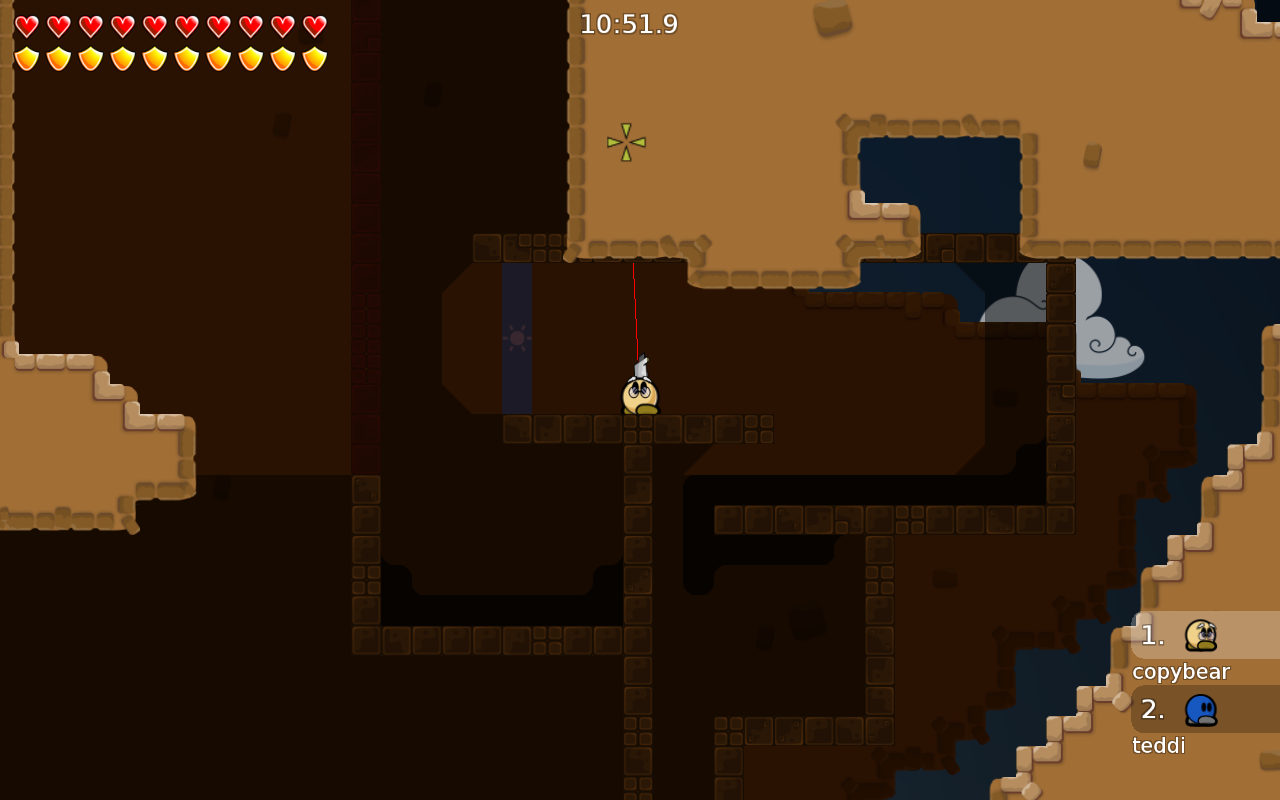Image resolution: width=1280 pixels, height=800 pixels.
Task: Click the last armor shield icon
Action: (315, 56)
